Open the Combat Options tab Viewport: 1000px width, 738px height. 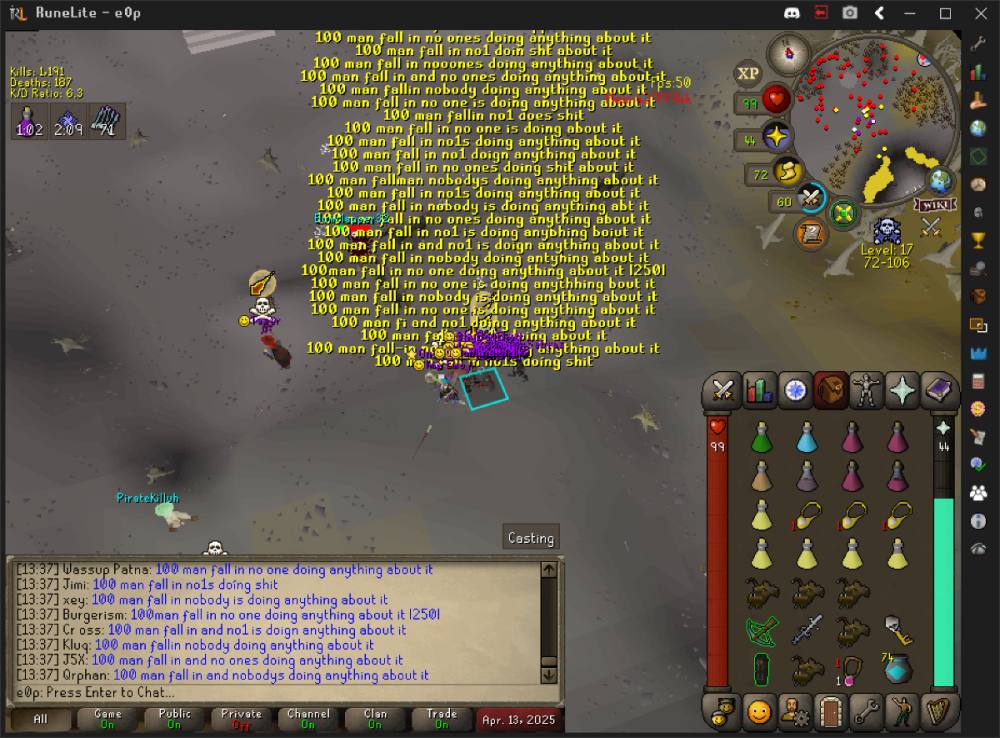[724, 390]
